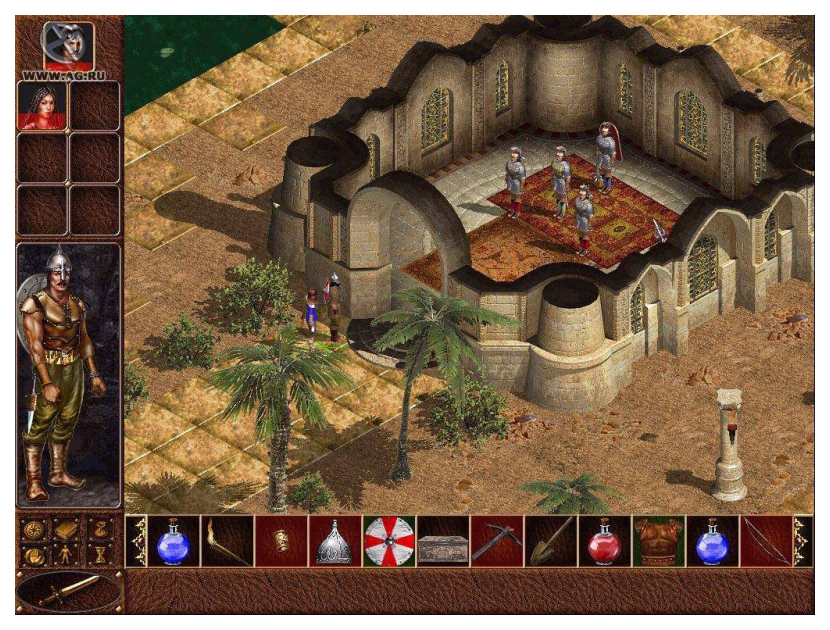
Task: Click the money pouch button
Action: click(x=101, y=528)
